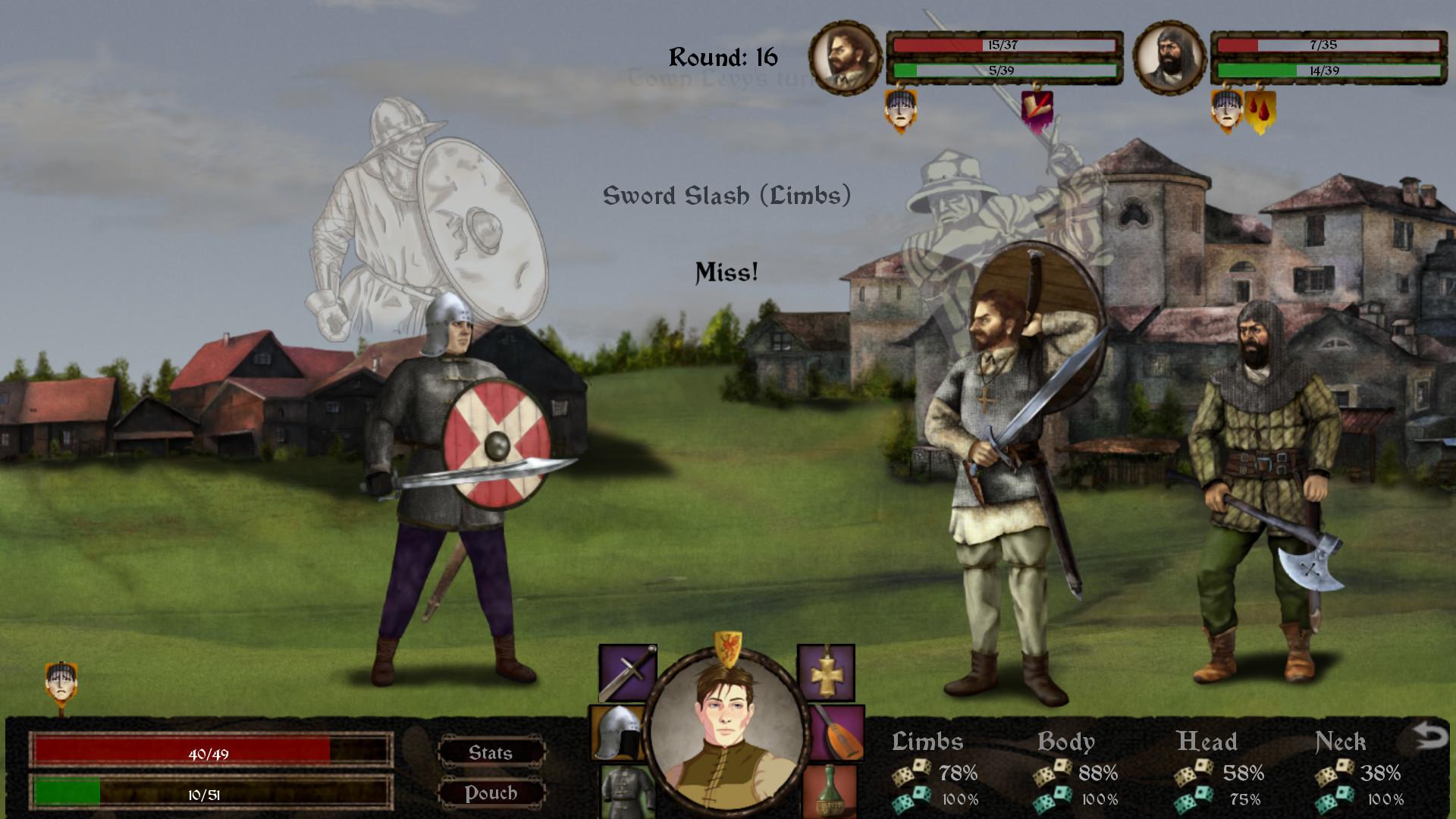Select the sword equipment icon
The height and width of the screenshot is (819, 1456).
coord(623,672)
